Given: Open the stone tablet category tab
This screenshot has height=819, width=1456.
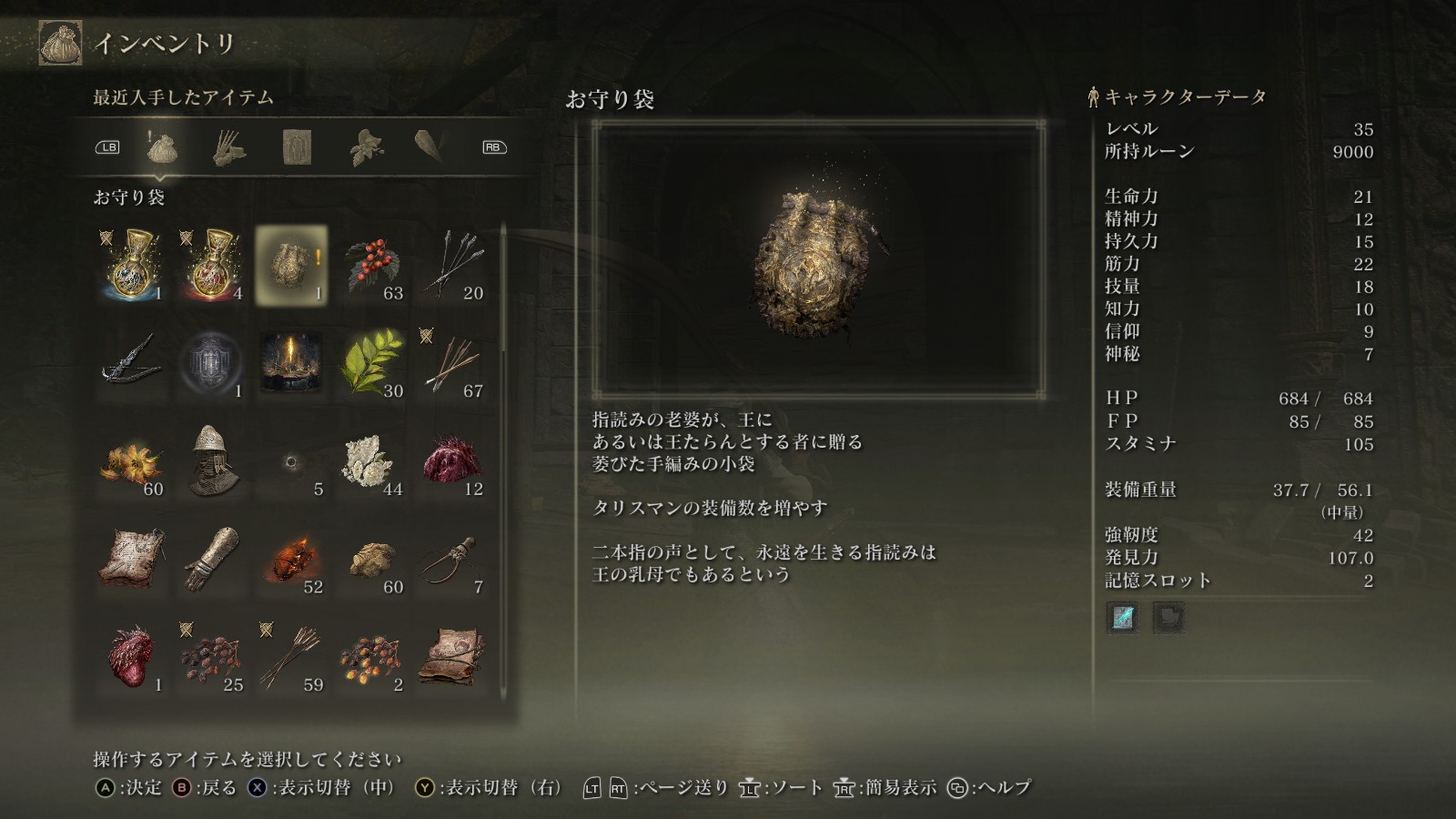Looking at the screenshot, I should click(x=297, y=147).
